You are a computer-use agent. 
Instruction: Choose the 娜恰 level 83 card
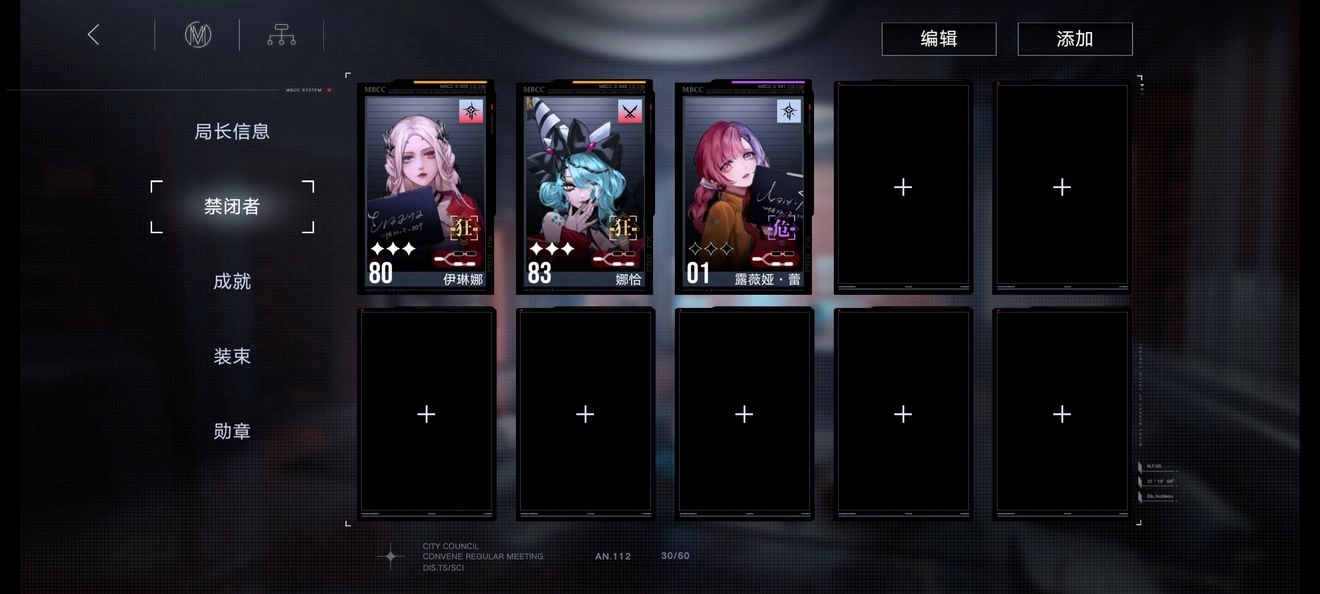pyautogui.click(x=585, y=187)
